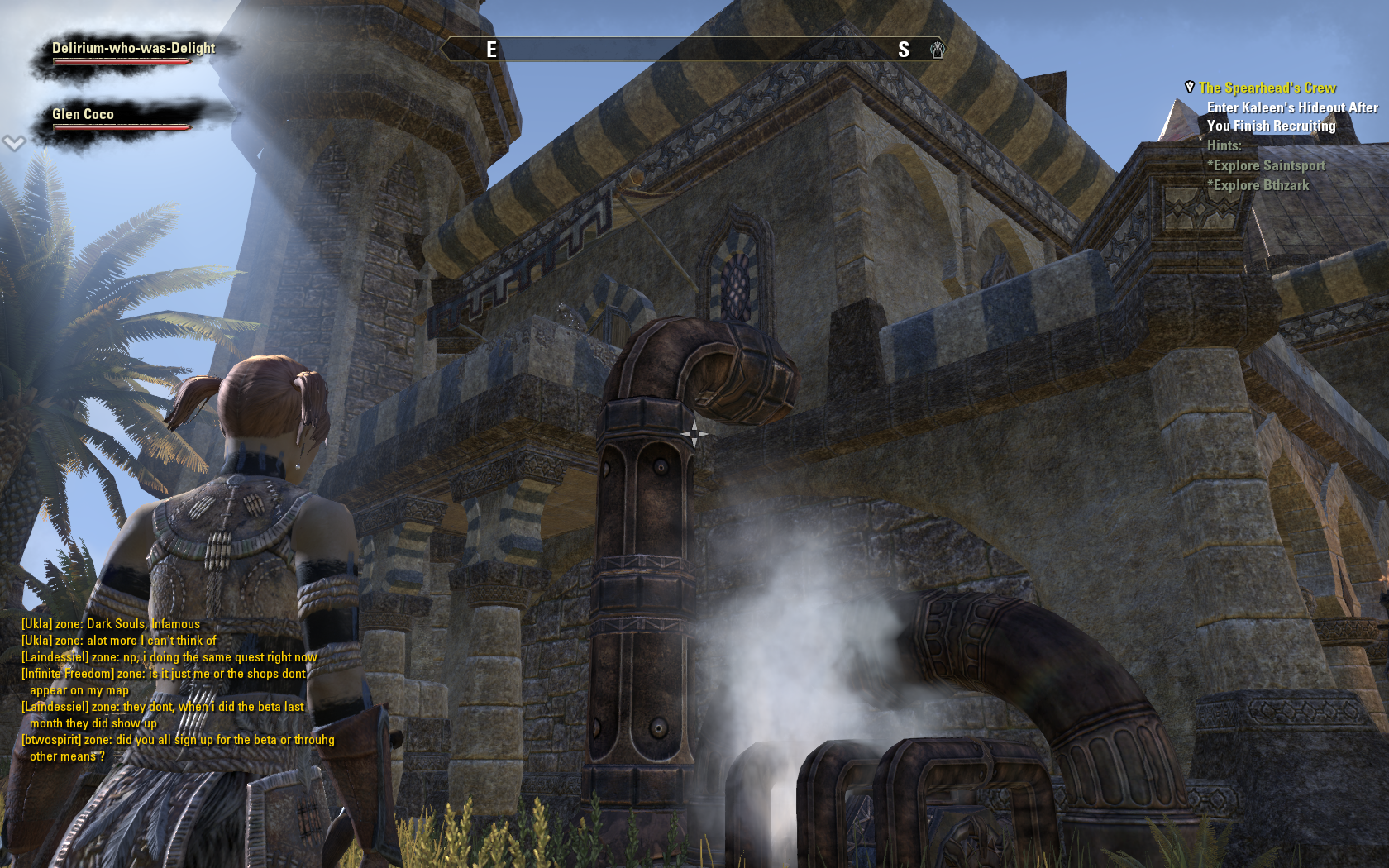The height and width of the screenshot is (868, 1389).
Task: Click Infinite Freedom's name in chat
Action: point(68,674)
